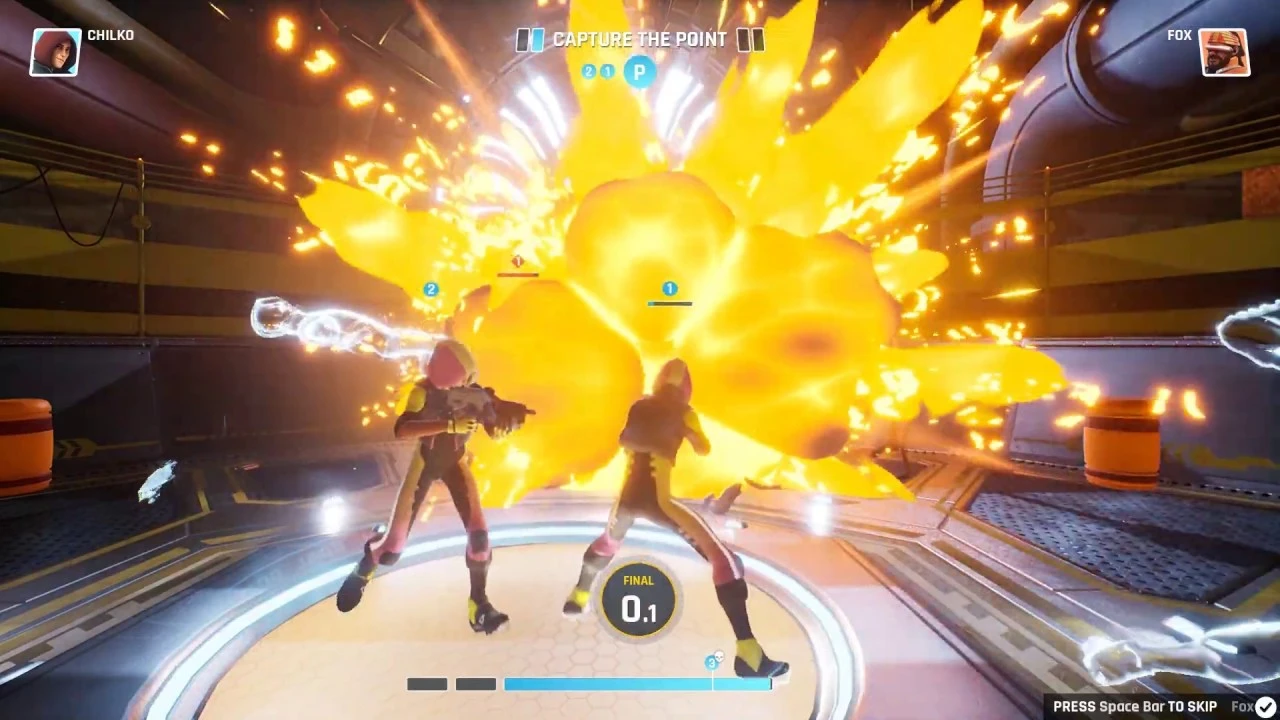The width and height of the screenshot is (1280, 720).
Task: Click the skull kill icon on the timeline
Action: 719,655
